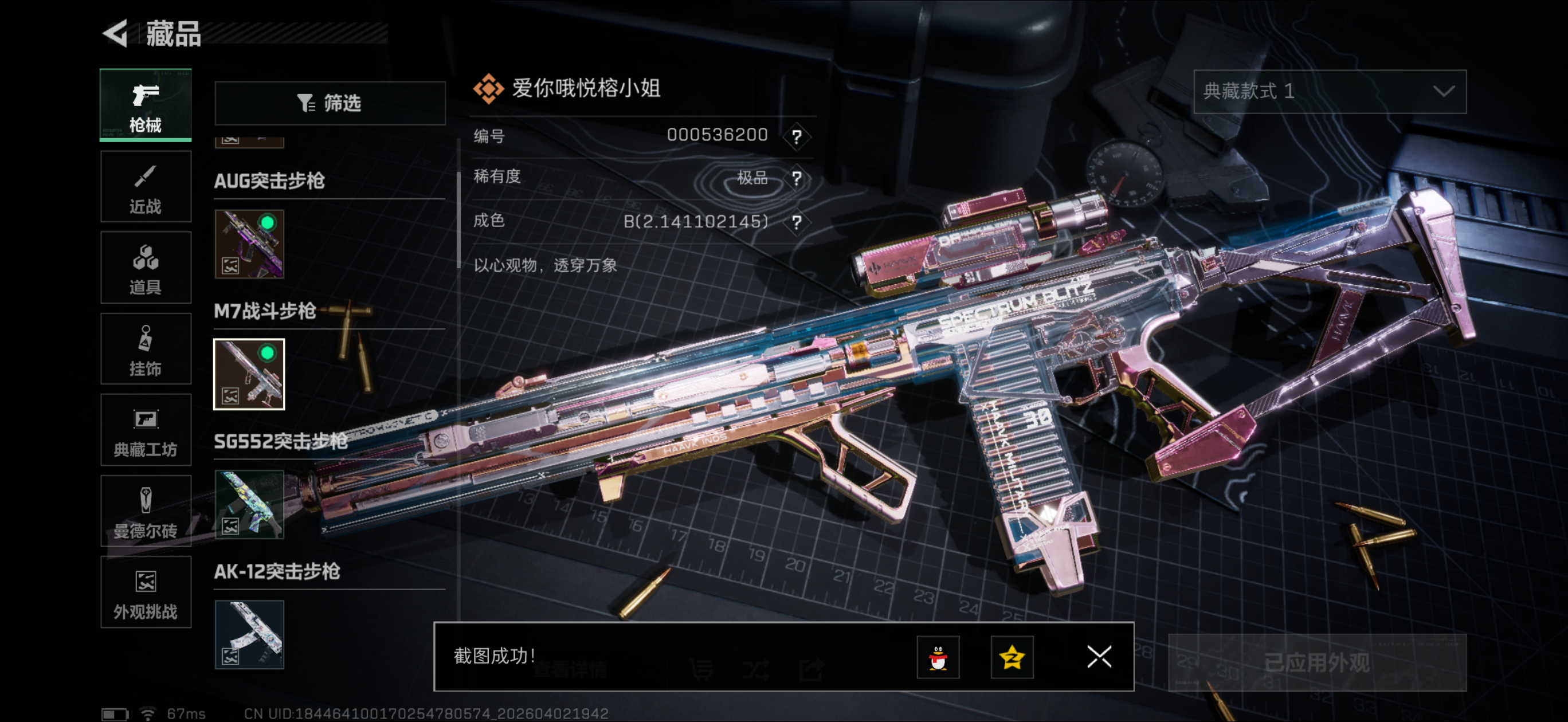Share the screenshot to QQ
This screenshot has width=1568, height=722.
tap(938, 657)
